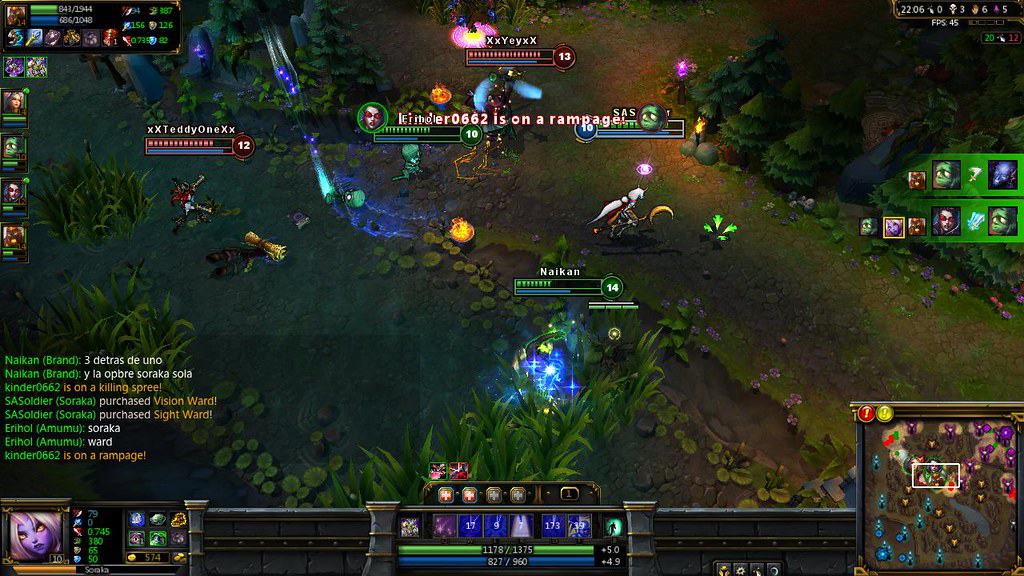Click the yellow exclamation ping button
This screenshot has height=576, width=1024.
click(885, 413)
